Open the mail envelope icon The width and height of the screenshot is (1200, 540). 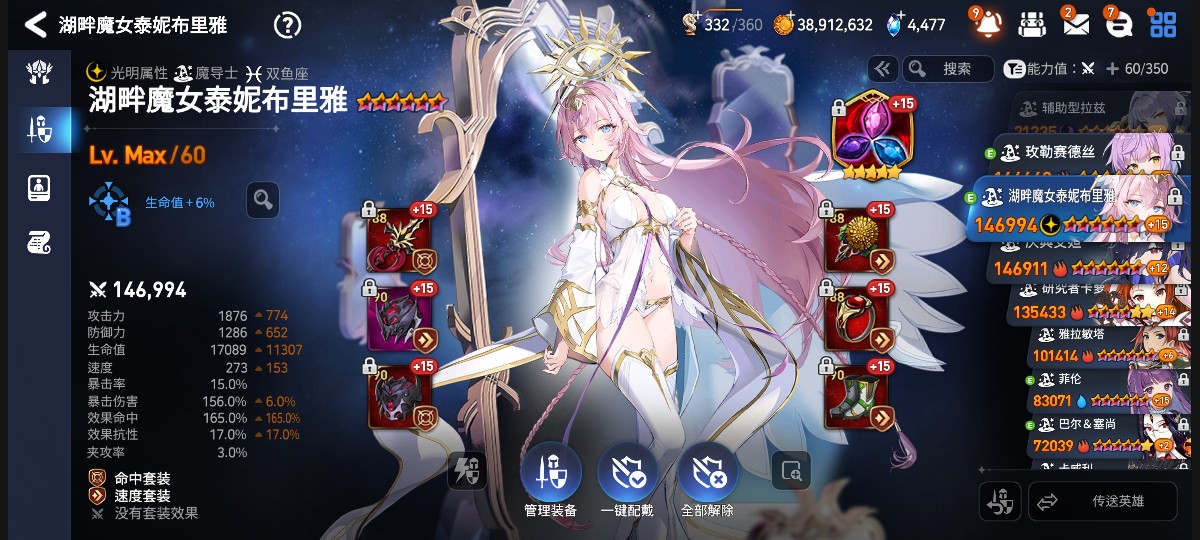coord(1075,24)
